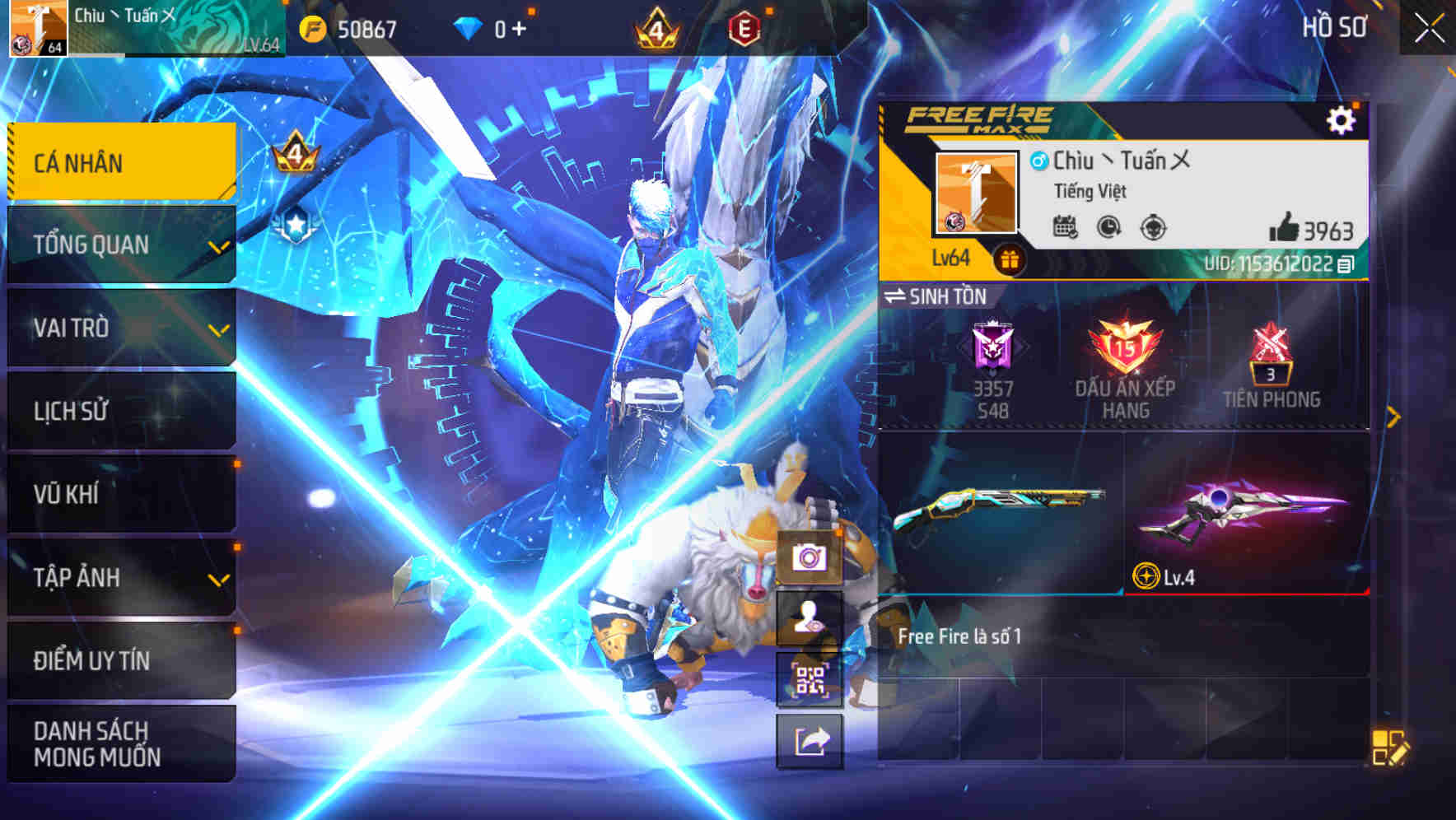Open the E event icon in the top bar
This screenshot has height=820, width=1456.
pos(745,26)
